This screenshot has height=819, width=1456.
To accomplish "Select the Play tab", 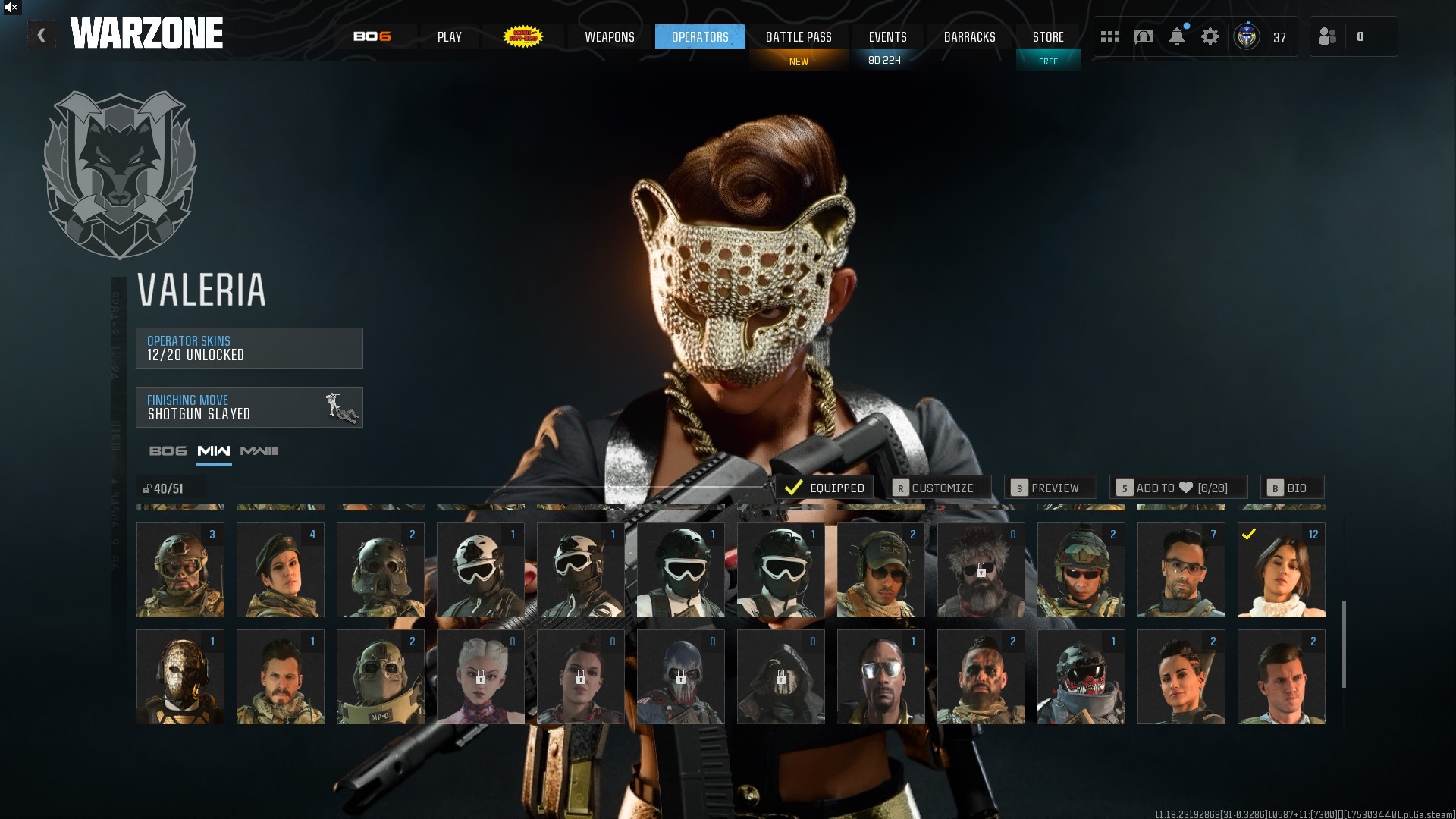I will 449,36.
